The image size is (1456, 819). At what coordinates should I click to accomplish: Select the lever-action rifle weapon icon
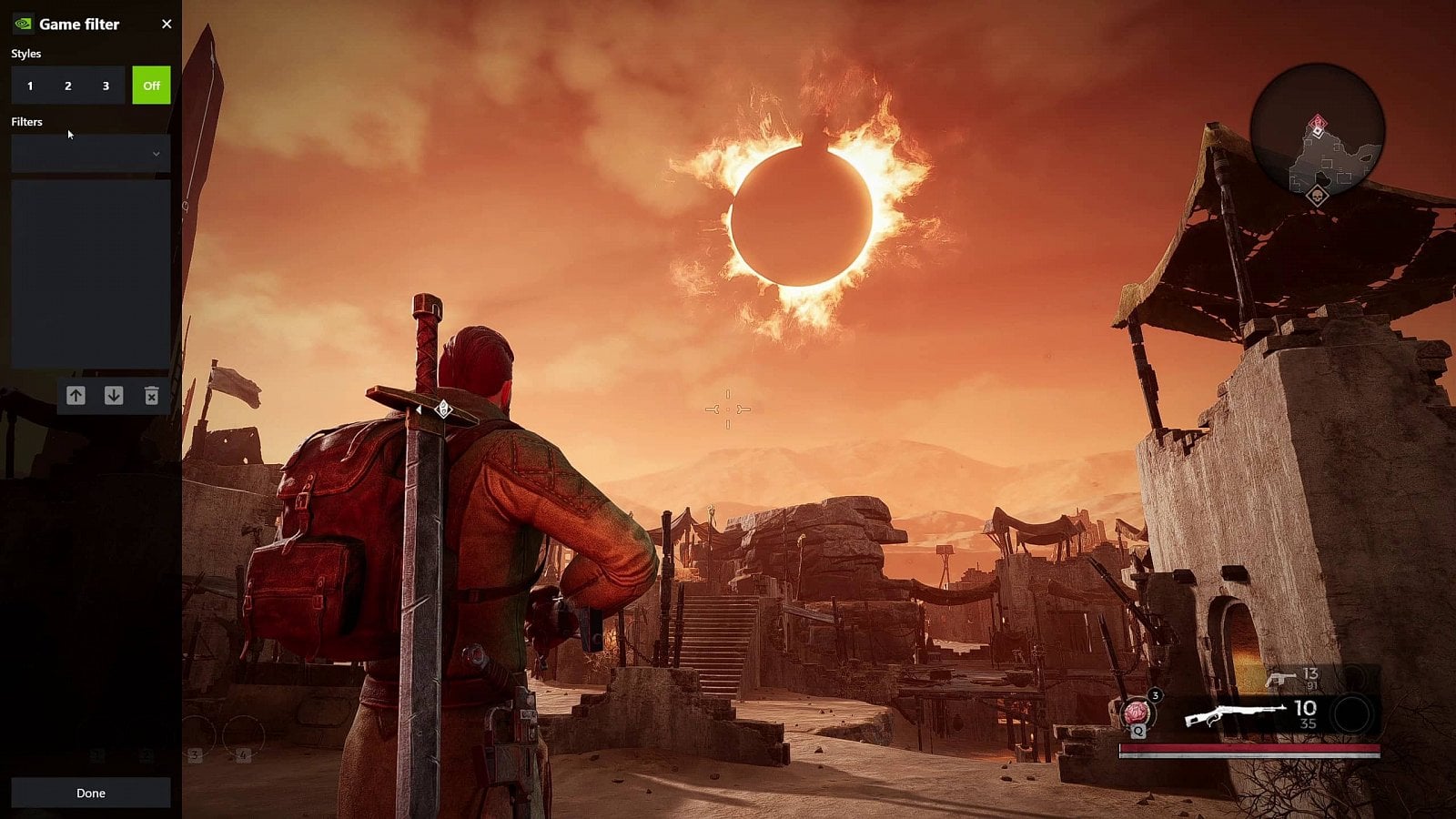coord(1234,716)
